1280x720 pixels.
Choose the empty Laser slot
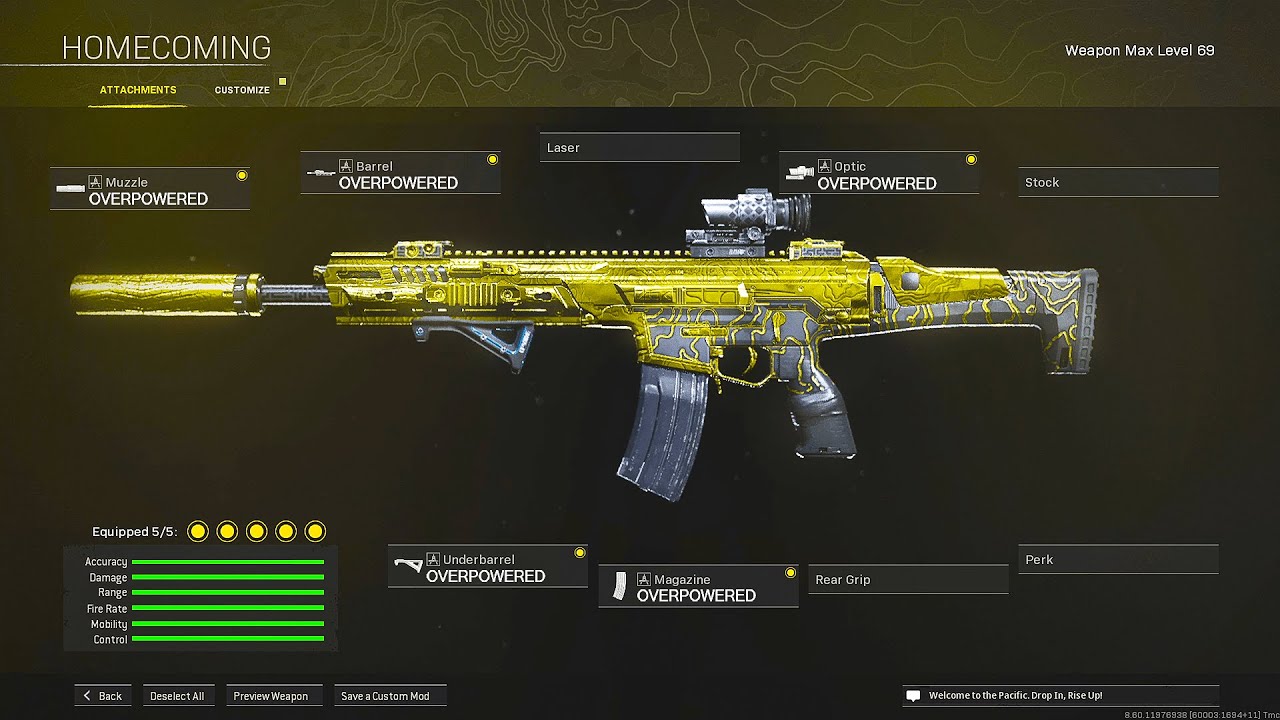pyautogui.click(x=639, y=148)
